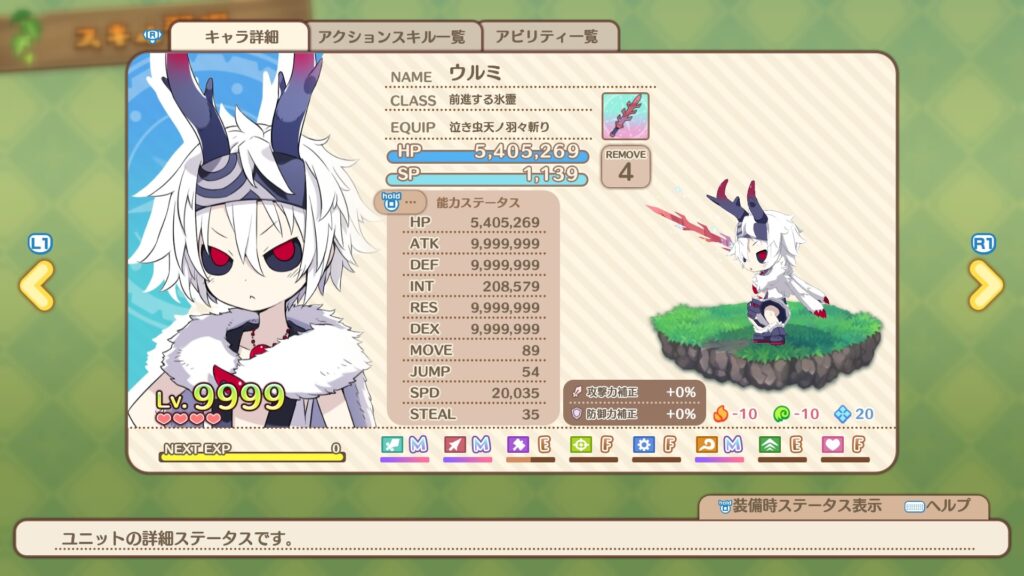This screenshot has width=1024, height=576.
Task: Show the next character with the right arrow
Action: click(985, 287)
